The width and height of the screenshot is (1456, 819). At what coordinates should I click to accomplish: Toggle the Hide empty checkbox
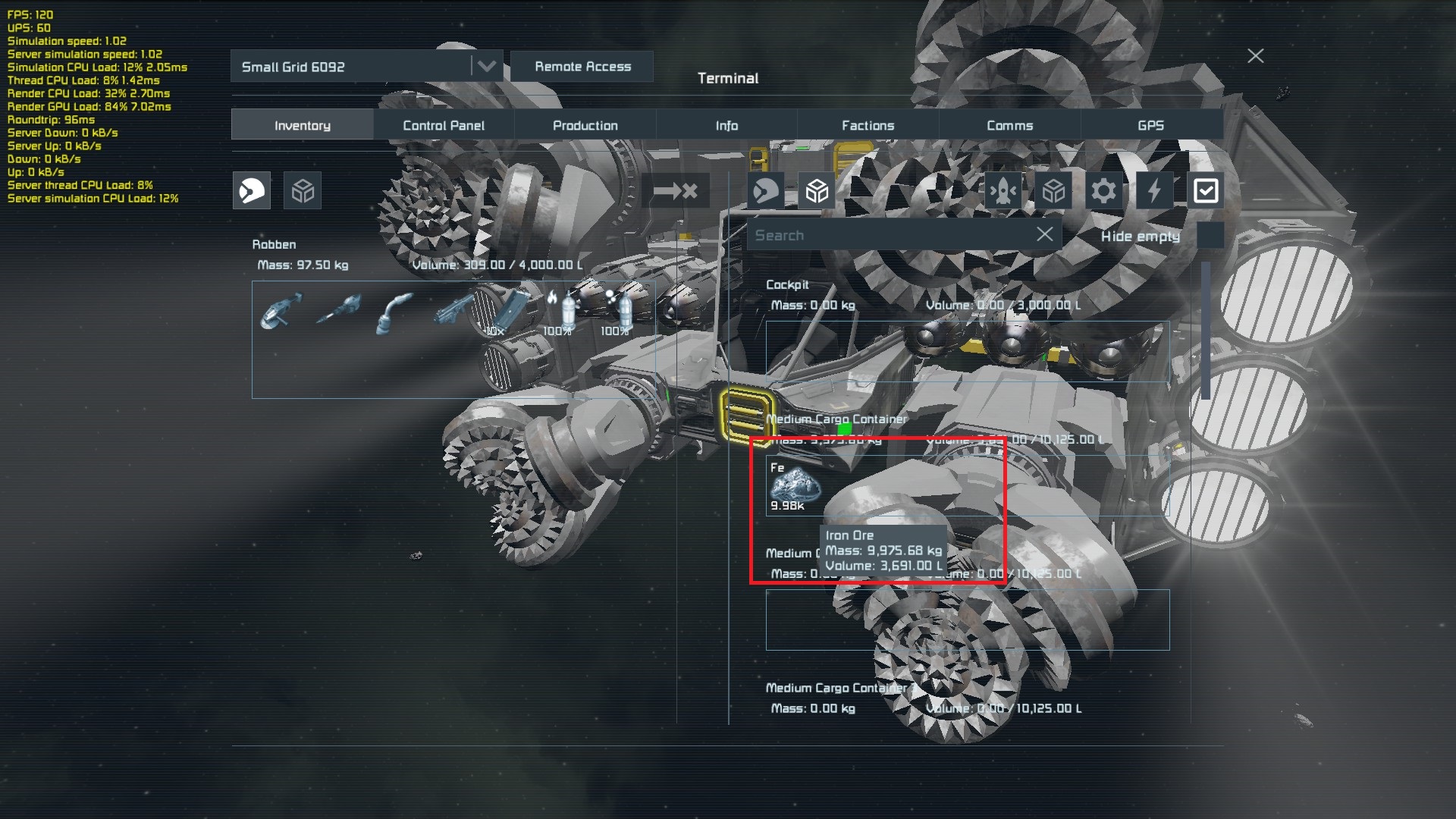(x=1210, y=236)
